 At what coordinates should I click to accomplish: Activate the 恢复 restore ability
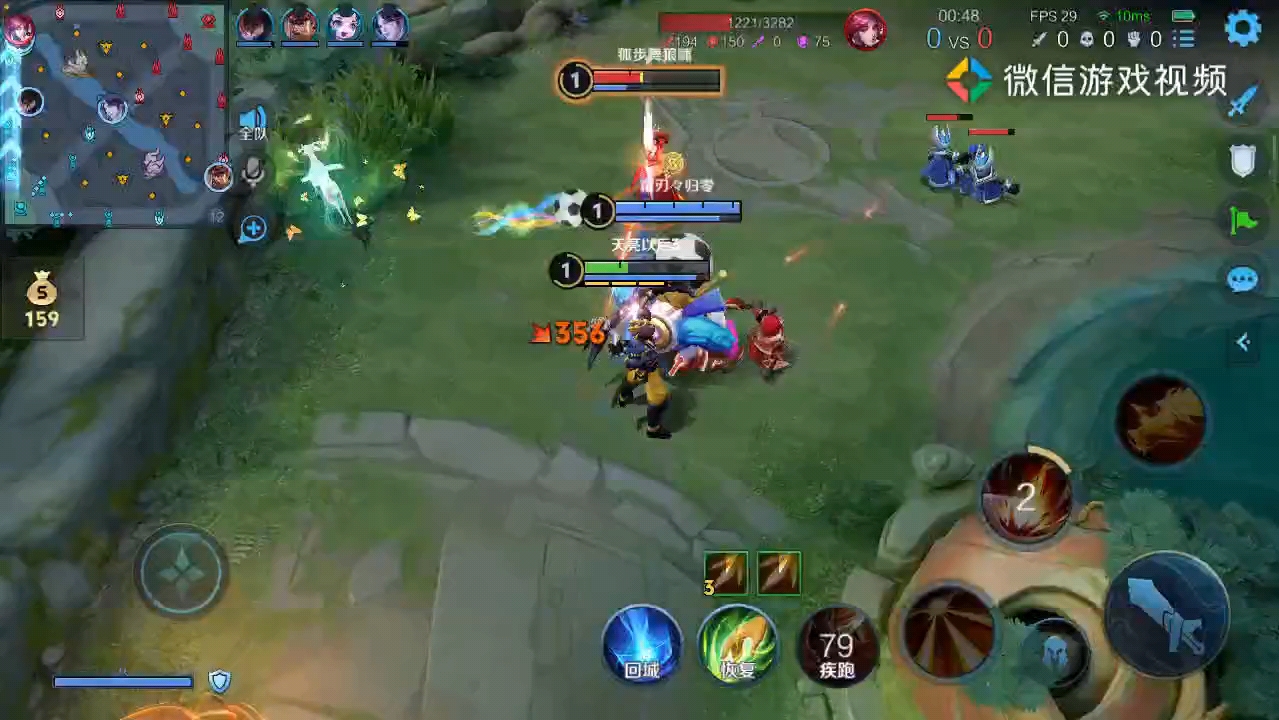pyautogui.click(x=738, y=645)
